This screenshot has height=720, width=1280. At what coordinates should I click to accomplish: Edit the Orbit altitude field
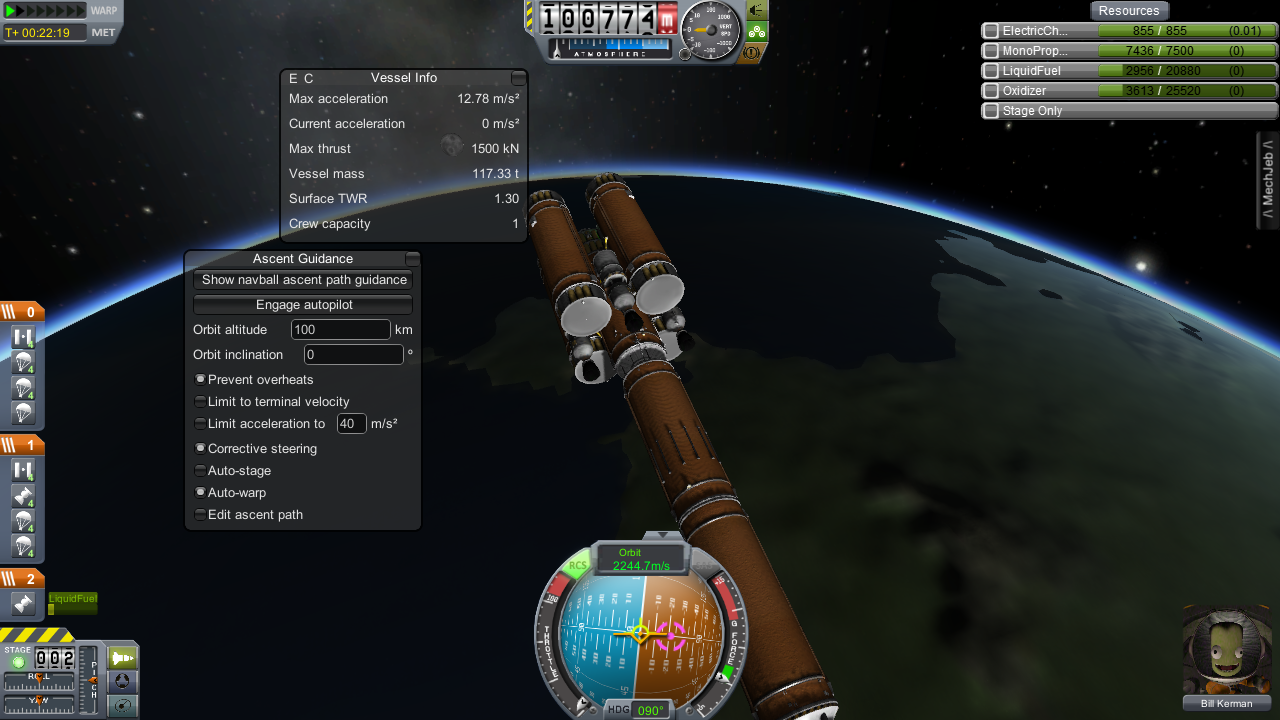point(340,330)
